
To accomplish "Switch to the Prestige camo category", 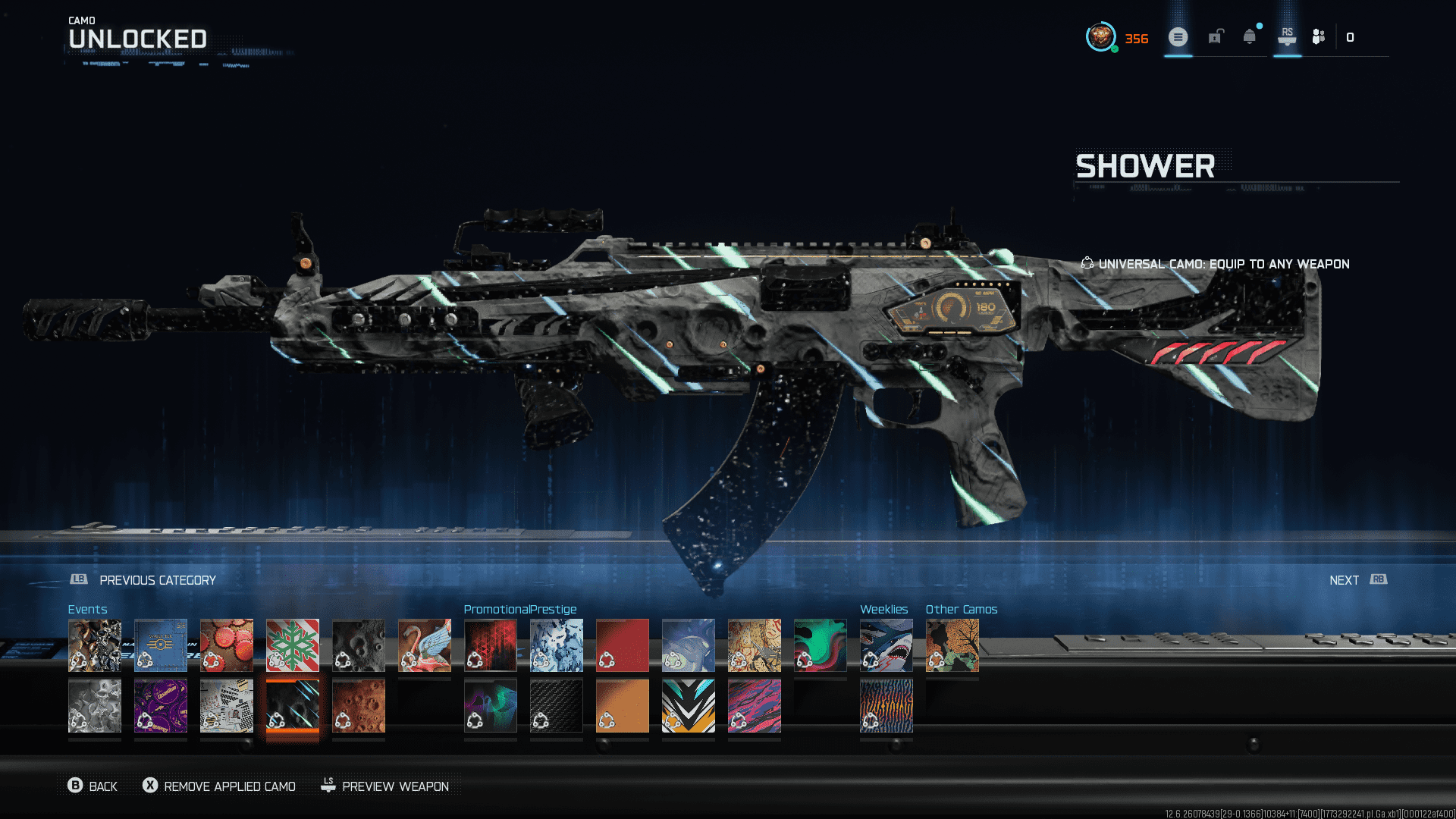I will (556, 609).
